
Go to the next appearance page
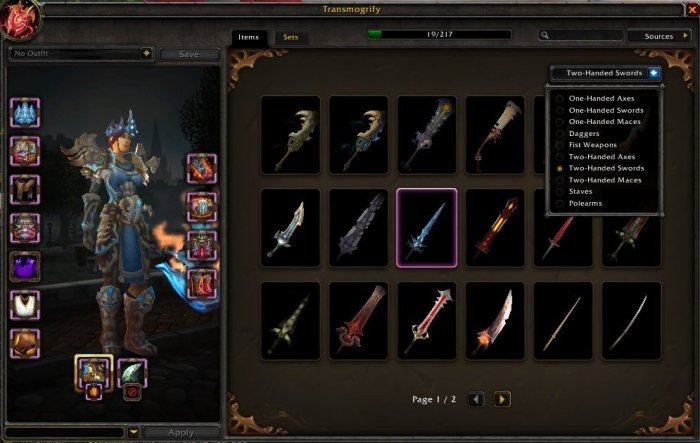(502, 399)
